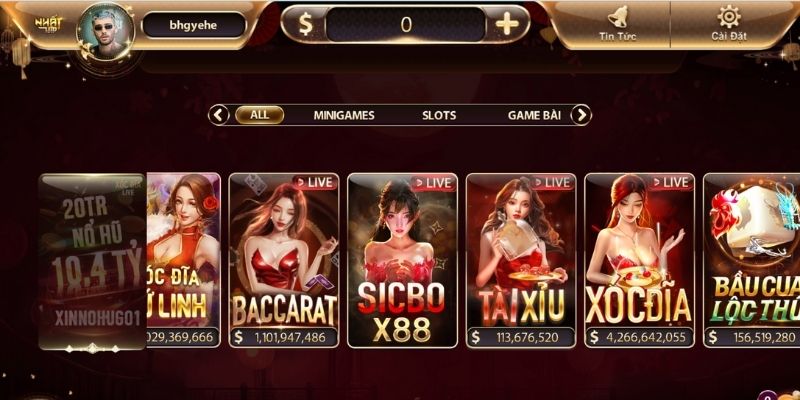Open the Nổ Hũ jackpot banner

(x=92, y=262)
